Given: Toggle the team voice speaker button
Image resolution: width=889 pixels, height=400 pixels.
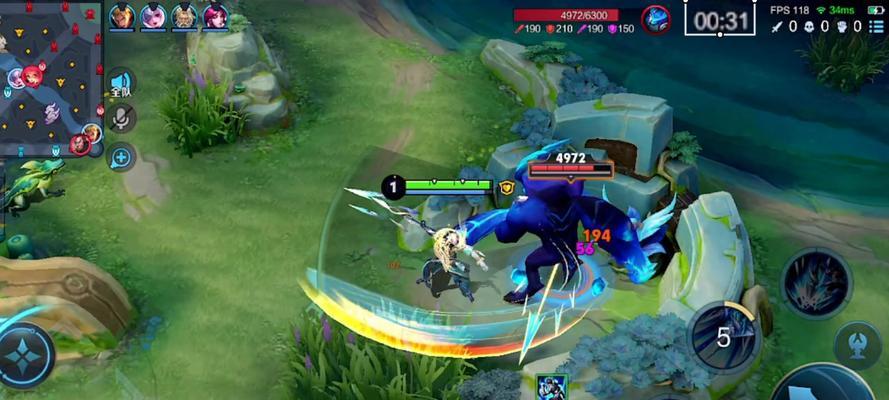Looking at the screenshot, I should [121, 83].
